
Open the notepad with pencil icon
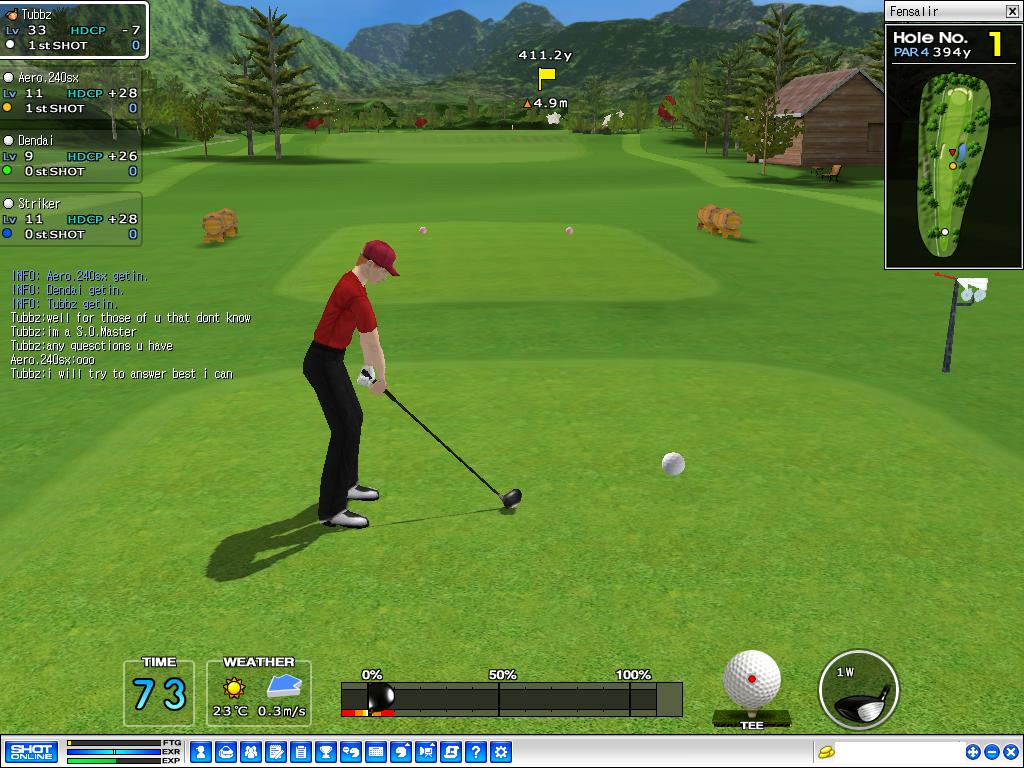point(276,752)
